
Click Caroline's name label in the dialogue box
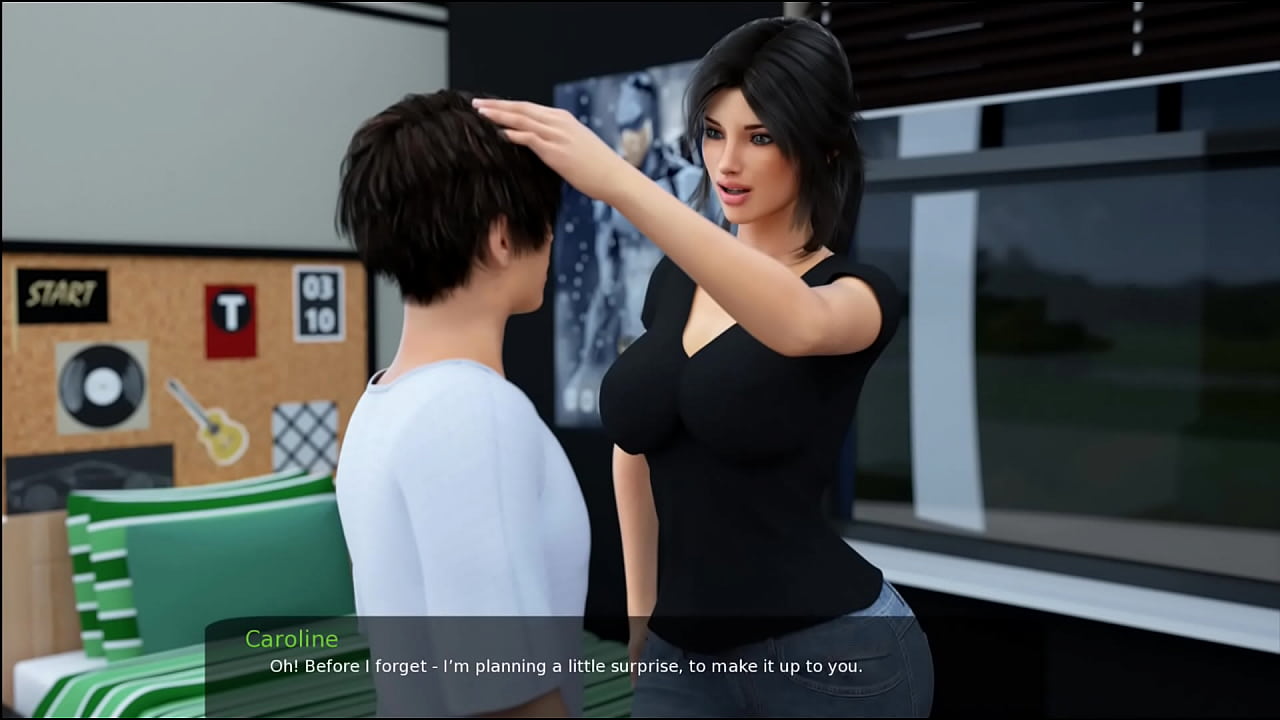click(291, 639)
